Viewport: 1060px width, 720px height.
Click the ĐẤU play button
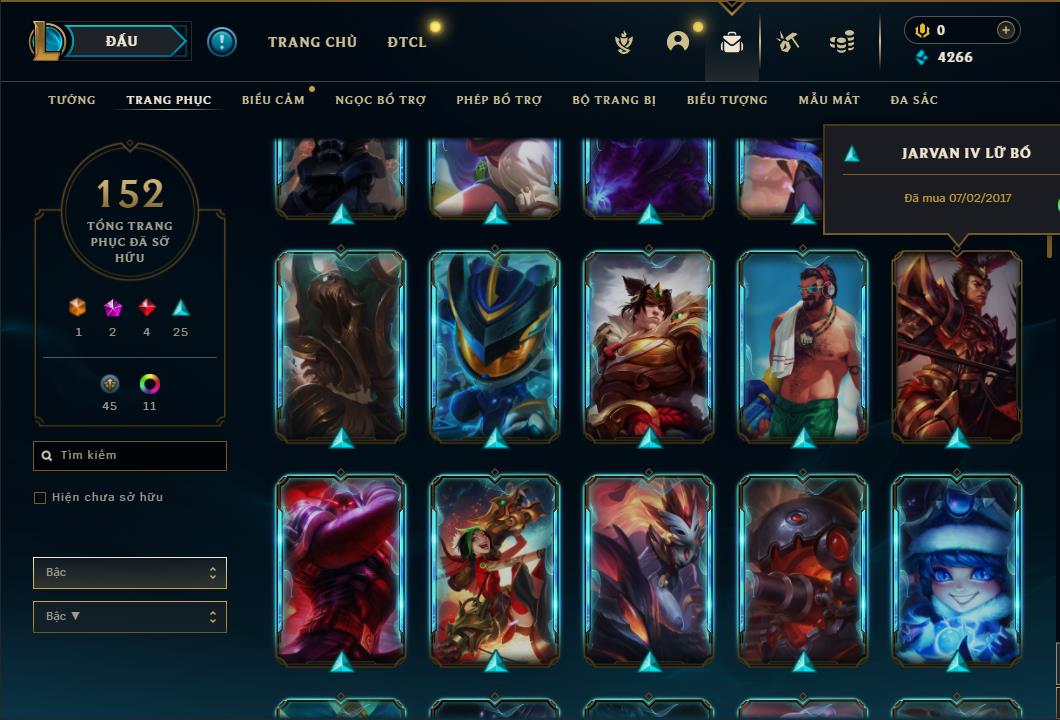(121, 41)
